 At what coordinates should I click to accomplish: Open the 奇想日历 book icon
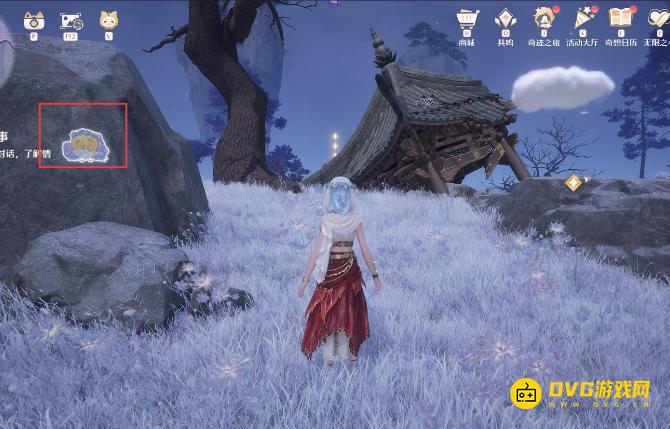click(621, 20)
